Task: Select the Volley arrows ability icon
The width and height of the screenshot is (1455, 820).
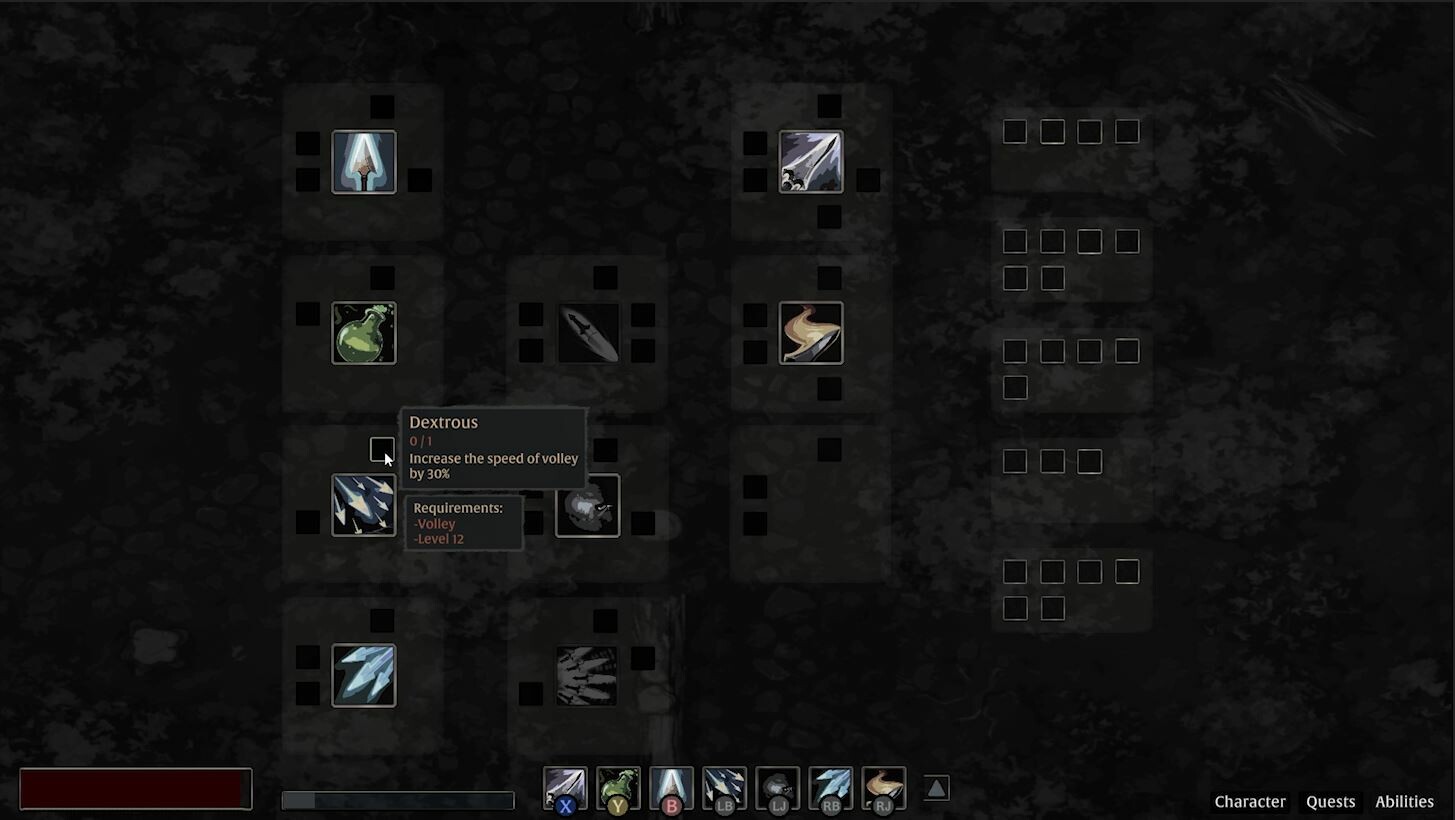Action: click(x=363, y=505)
